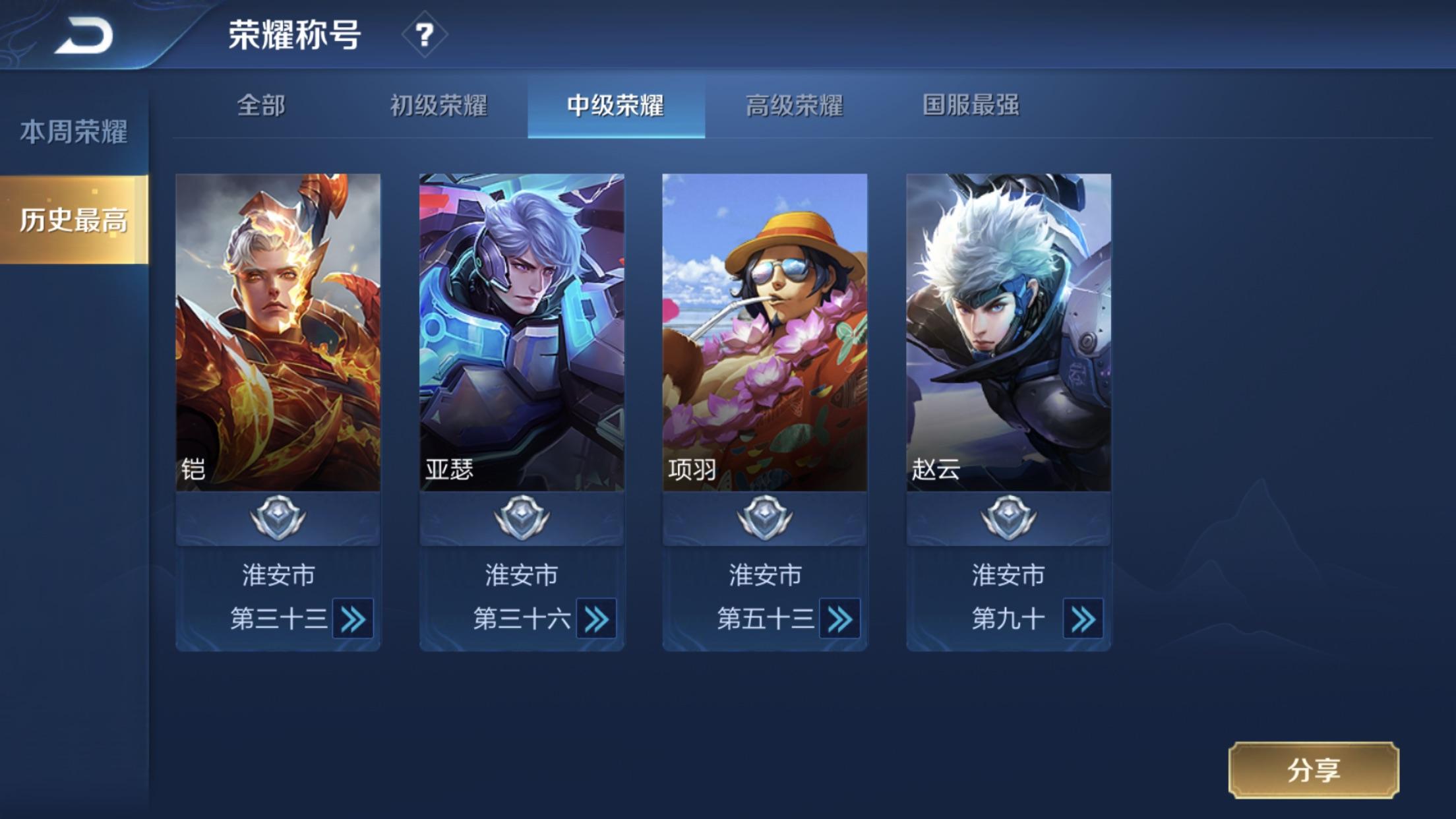
Task: Expand the arrow next to 第三十三
Action: [353, 619]
